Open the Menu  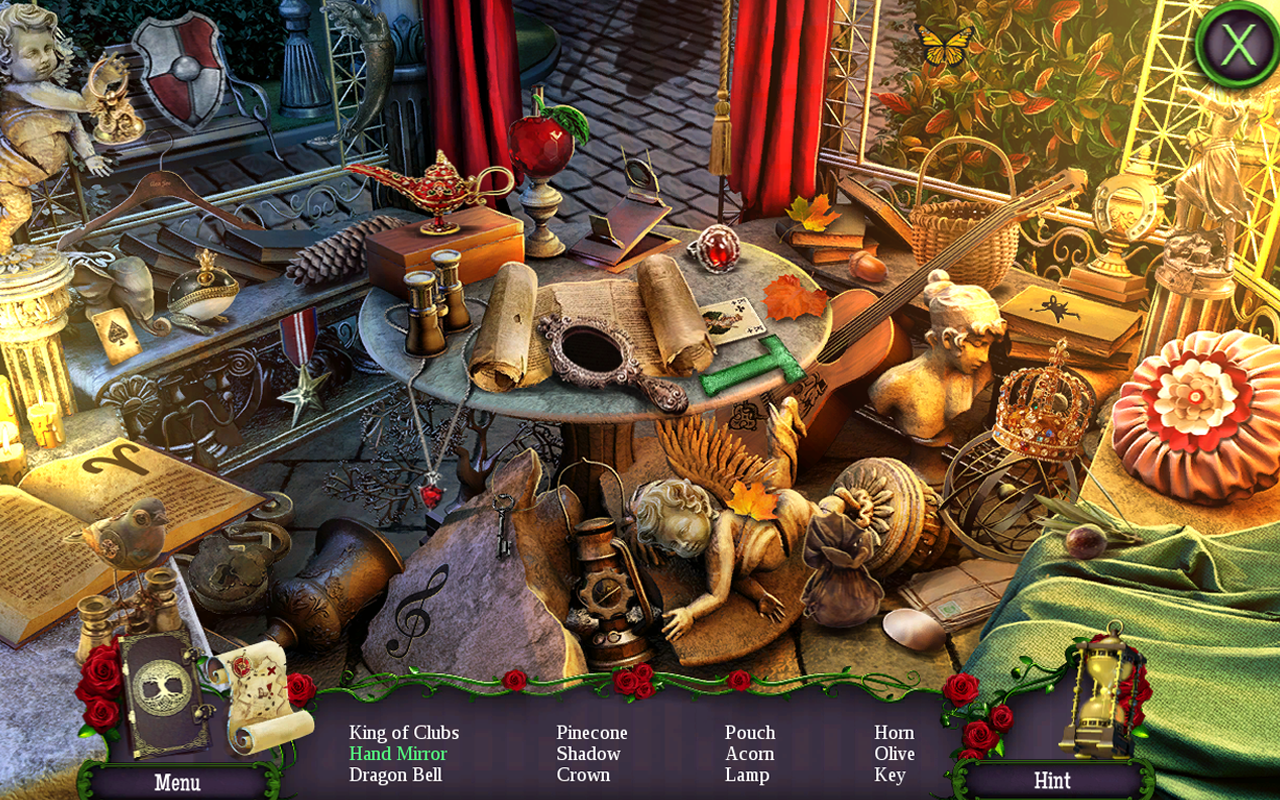180,783
